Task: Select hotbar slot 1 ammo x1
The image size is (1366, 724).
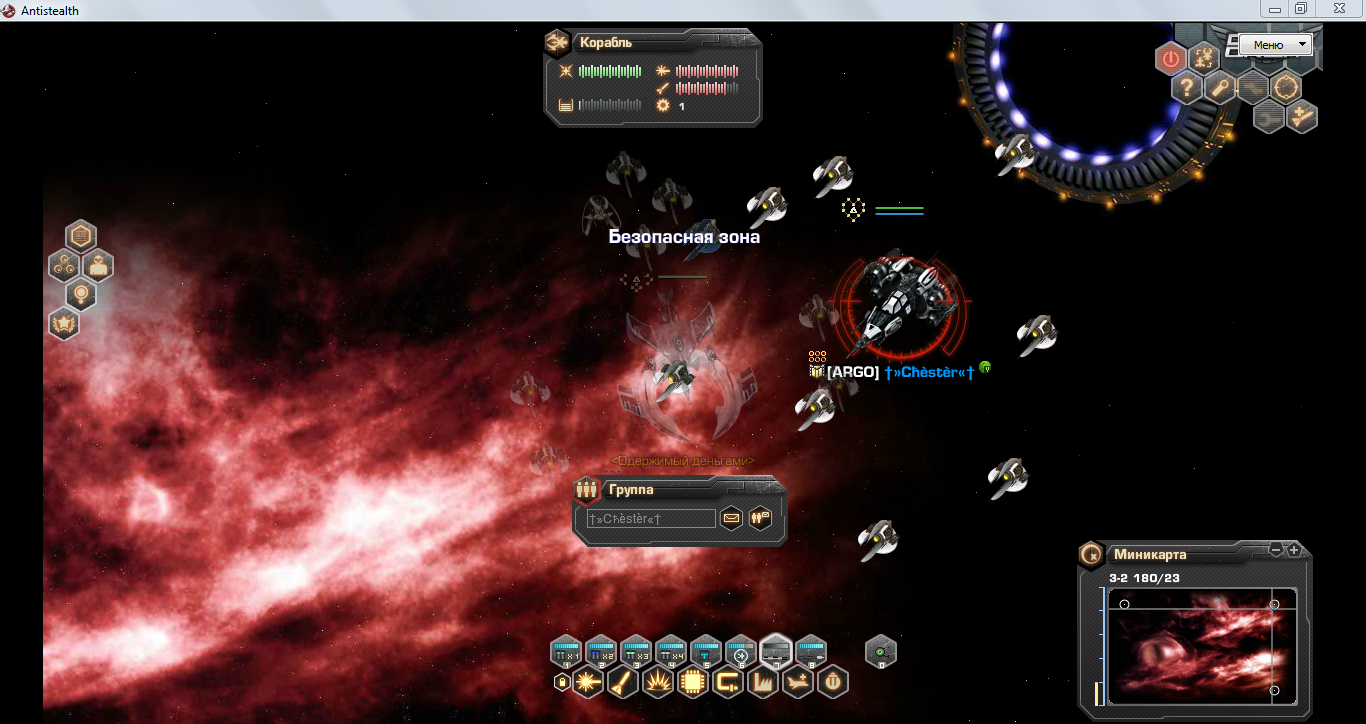Action: [x=567, y=652]
